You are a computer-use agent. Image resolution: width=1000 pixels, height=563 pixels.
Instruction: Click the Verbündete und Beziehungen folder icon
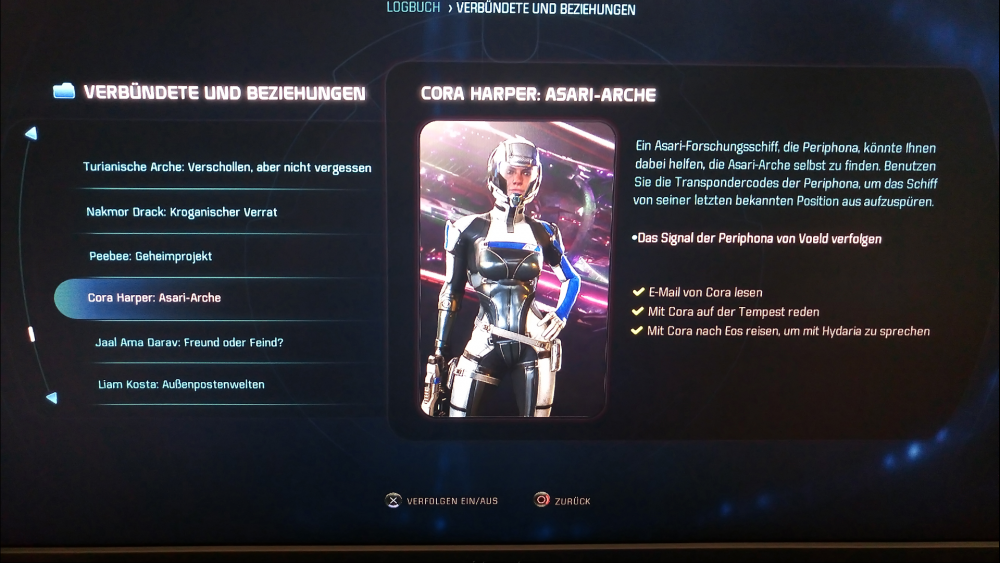[64, 92]
